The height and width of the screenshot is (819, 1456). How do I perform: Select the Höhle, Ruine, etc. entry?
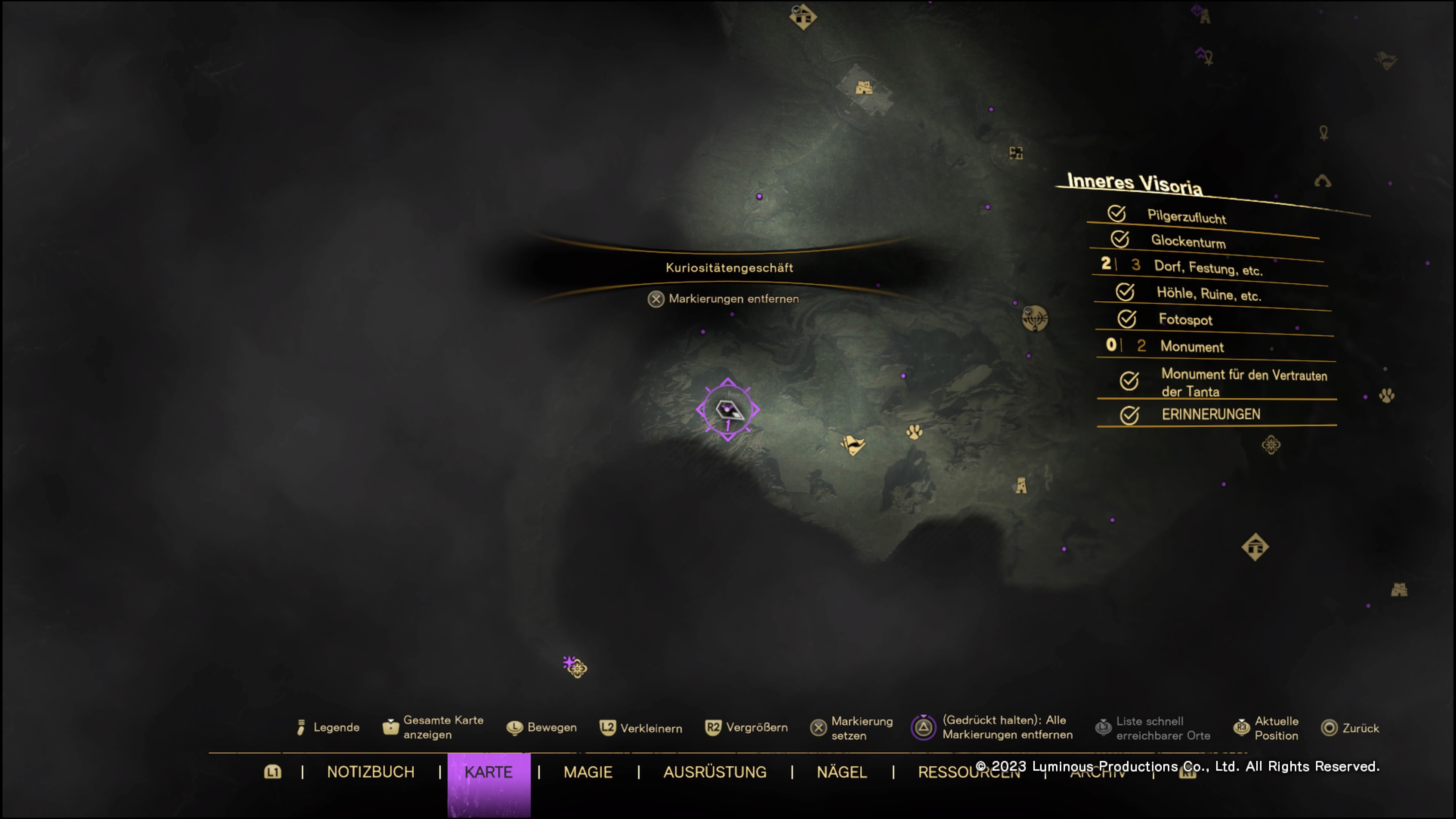(1208, 294)
